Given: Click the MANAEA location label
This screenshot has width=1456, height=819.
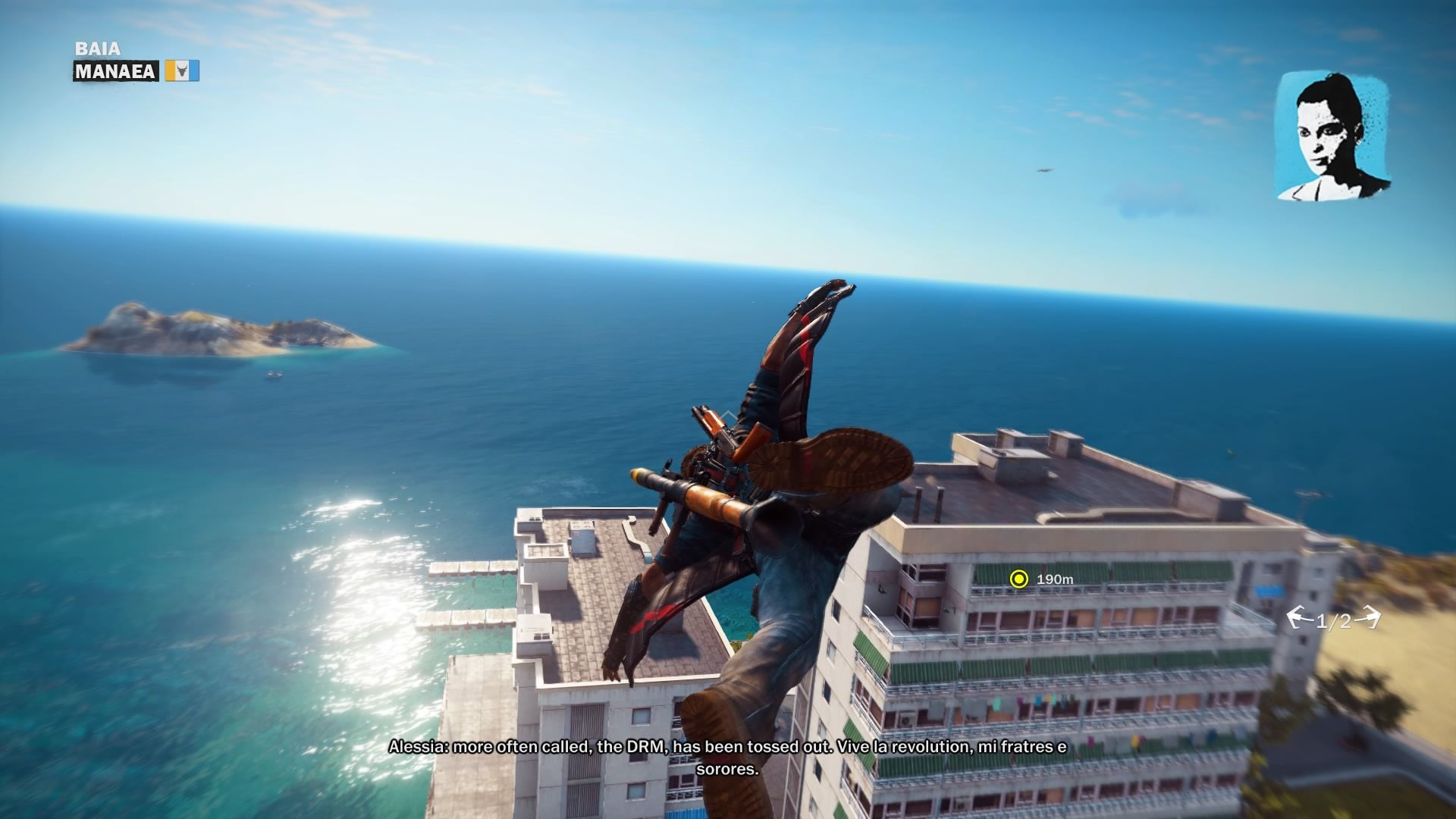Looking at the screenshot, I should [115, 71].
